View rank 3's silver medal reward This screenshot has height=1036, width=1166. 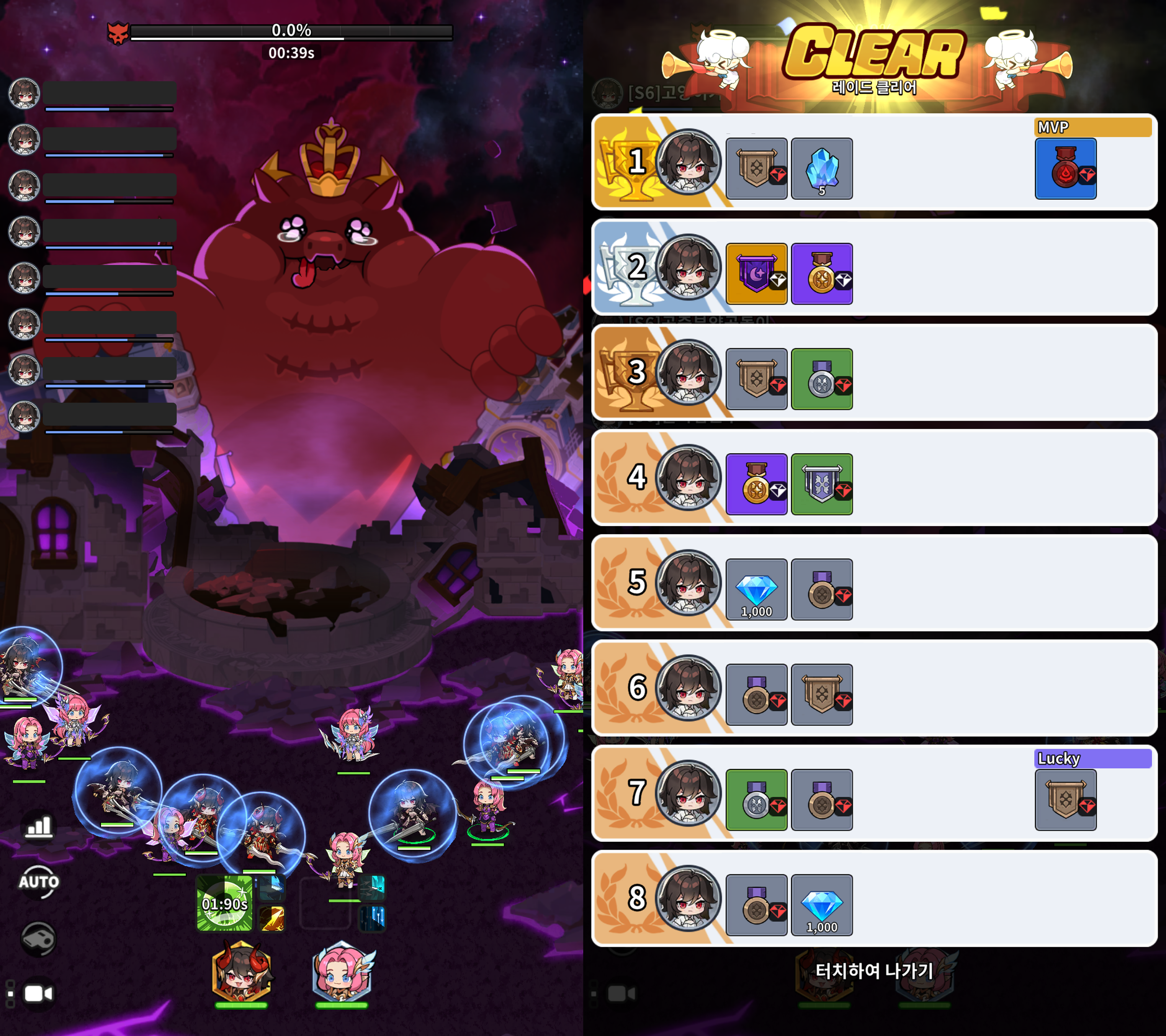(x=821, y=379)
